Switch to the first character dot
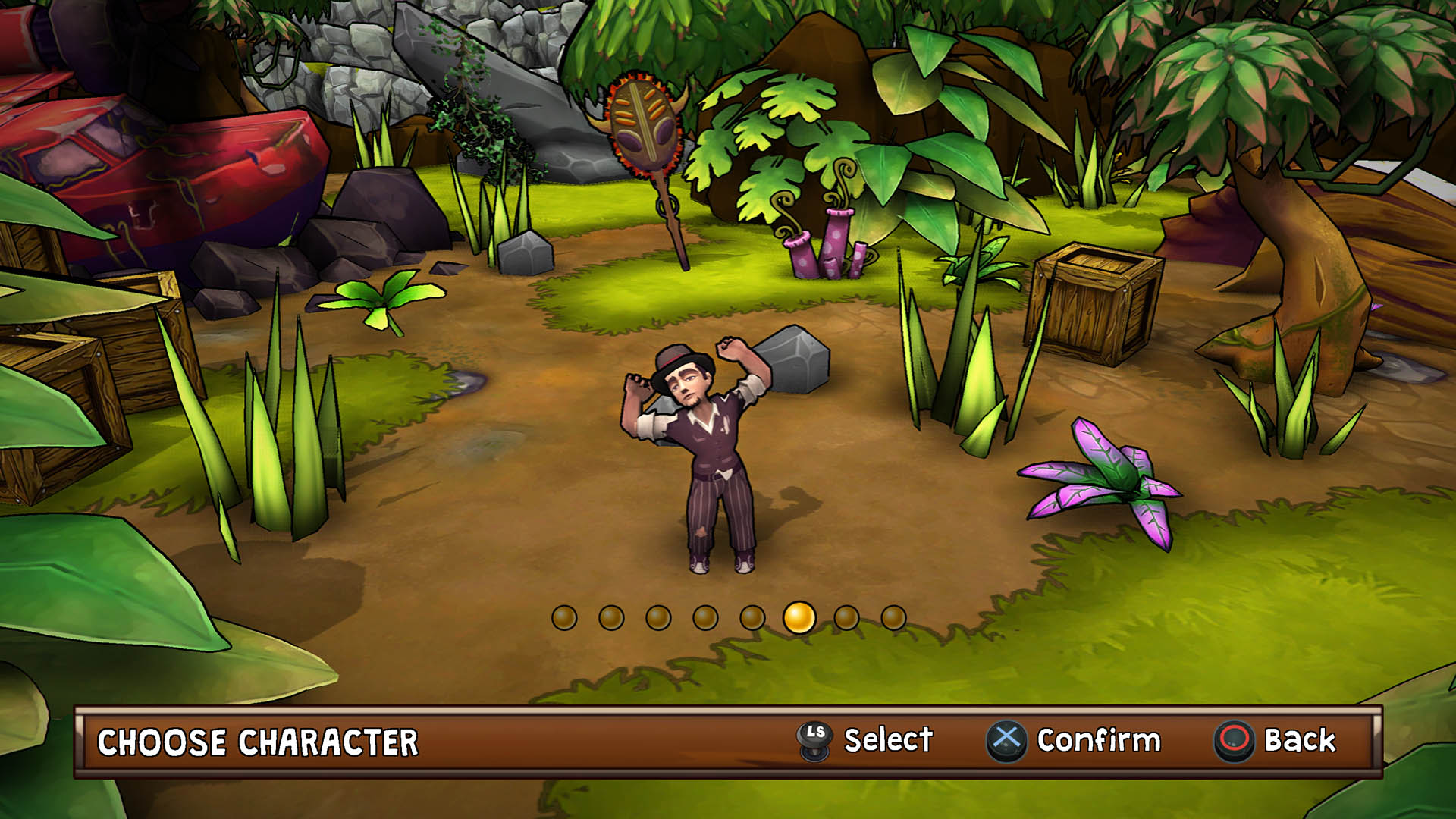Viewport: 1456px width, 819px height. click(x=564, y=618)
